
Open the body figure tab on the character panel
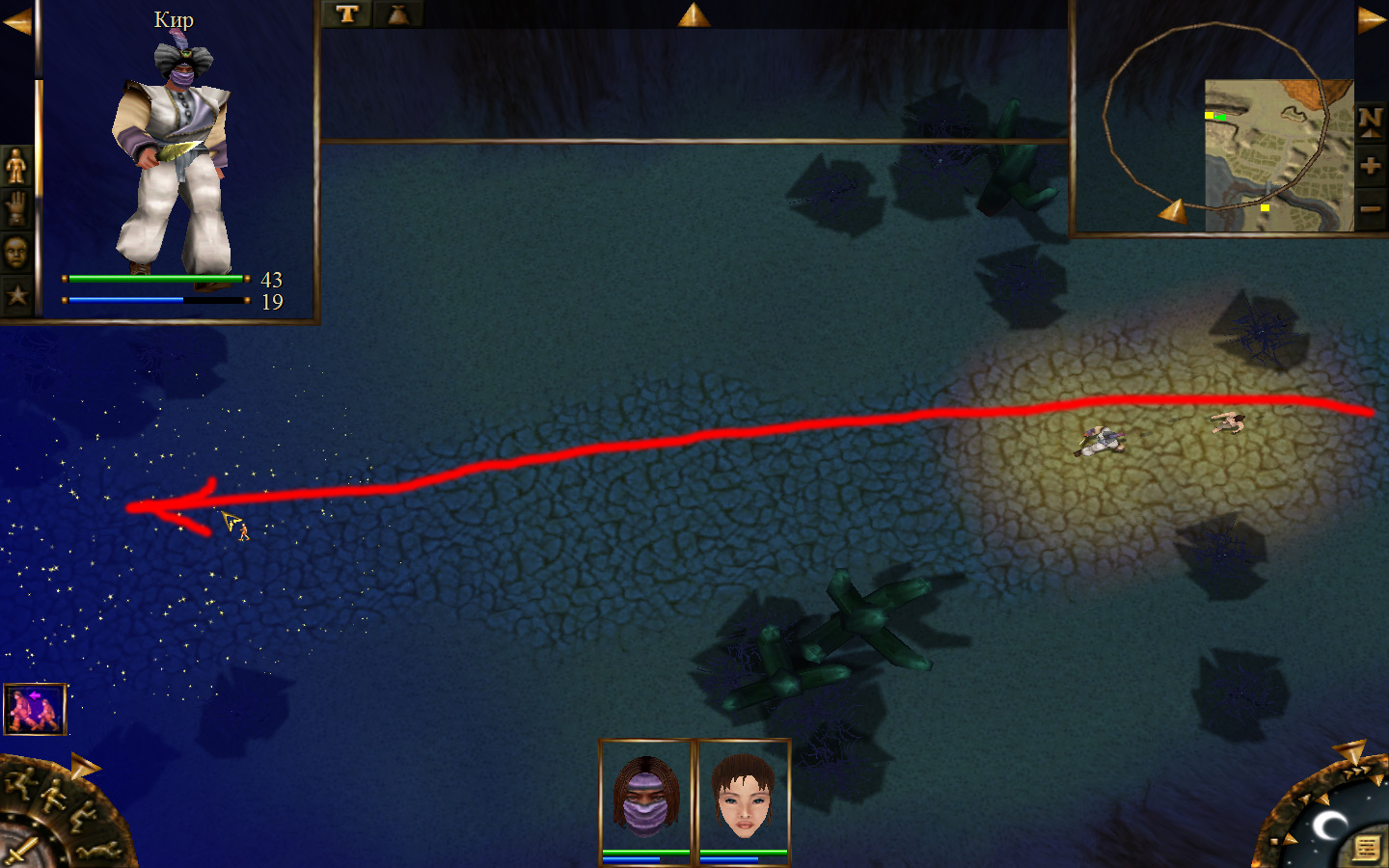[x=16, y=167]
